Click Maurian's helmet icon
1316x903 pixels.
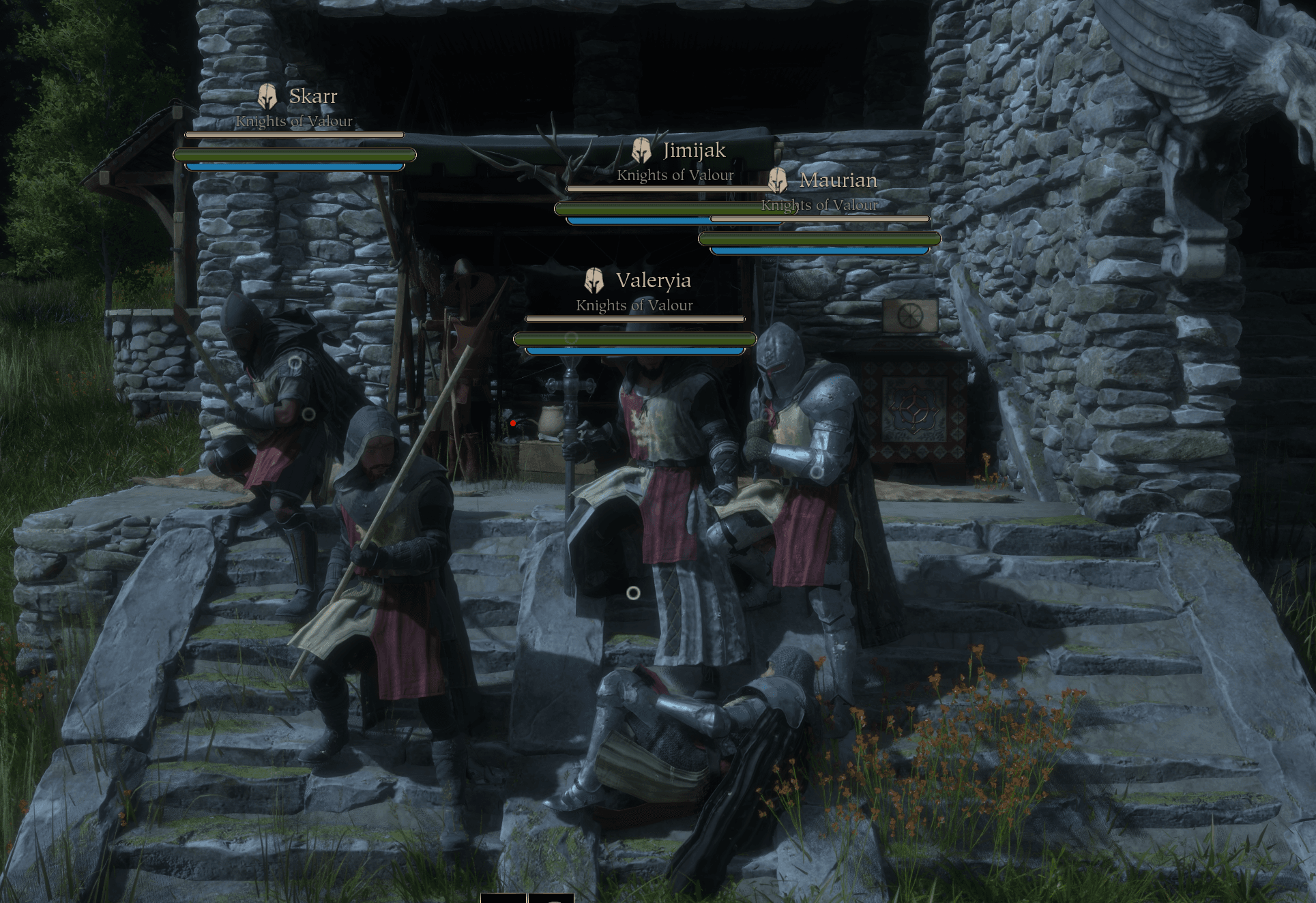[776, 179]
